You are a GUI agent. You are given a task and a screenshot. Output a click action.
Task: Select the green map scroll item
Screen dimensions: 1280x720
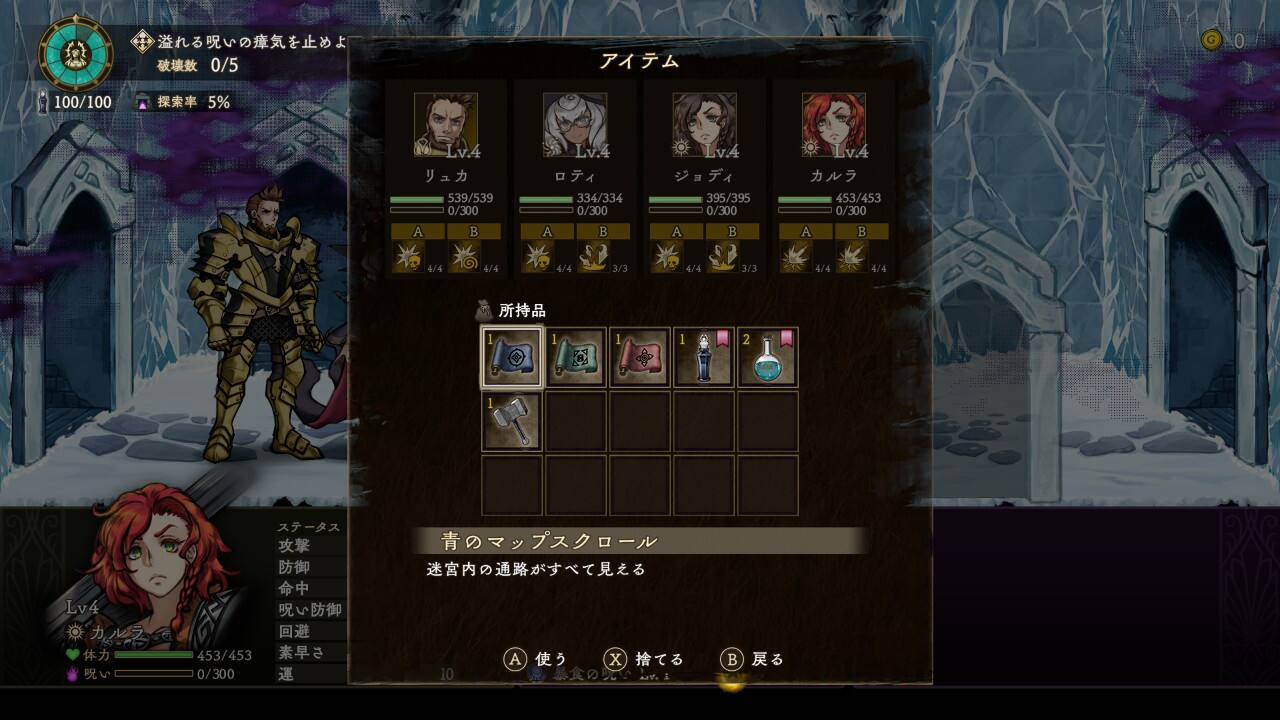pos(576,357)
